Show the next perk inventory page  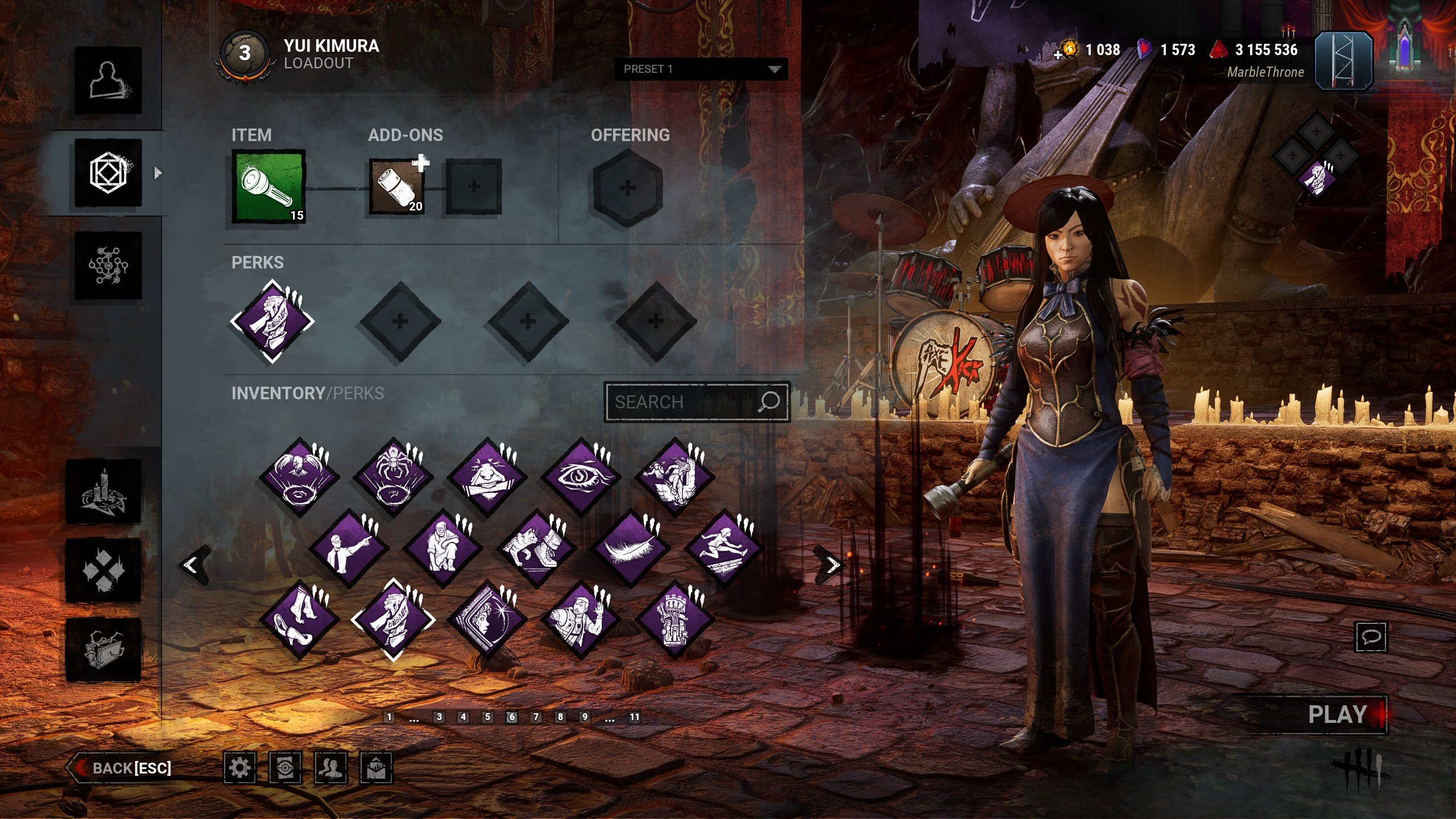[832, 565]
